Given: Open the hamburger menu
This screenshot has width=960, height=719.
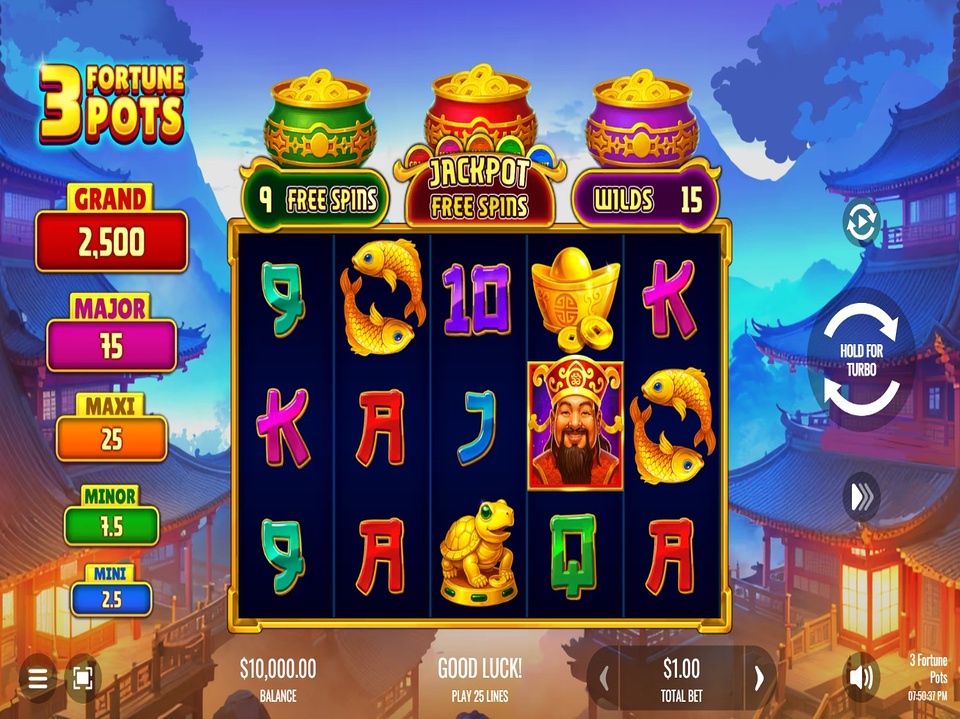Looking at the screenshot, I should [38, 679].
